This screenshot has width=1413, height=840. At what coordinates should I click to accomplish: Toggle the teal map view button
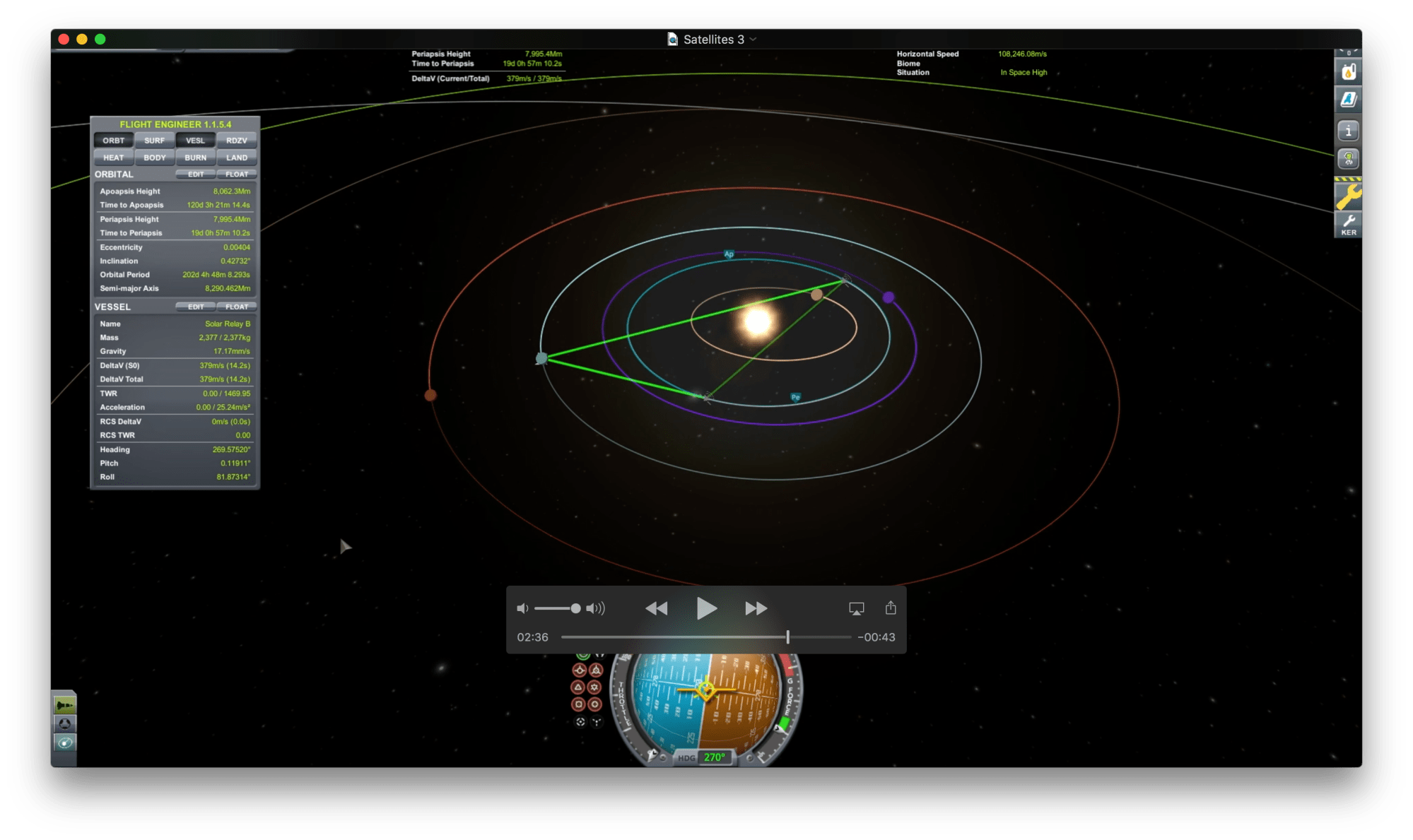click(64, 743)
